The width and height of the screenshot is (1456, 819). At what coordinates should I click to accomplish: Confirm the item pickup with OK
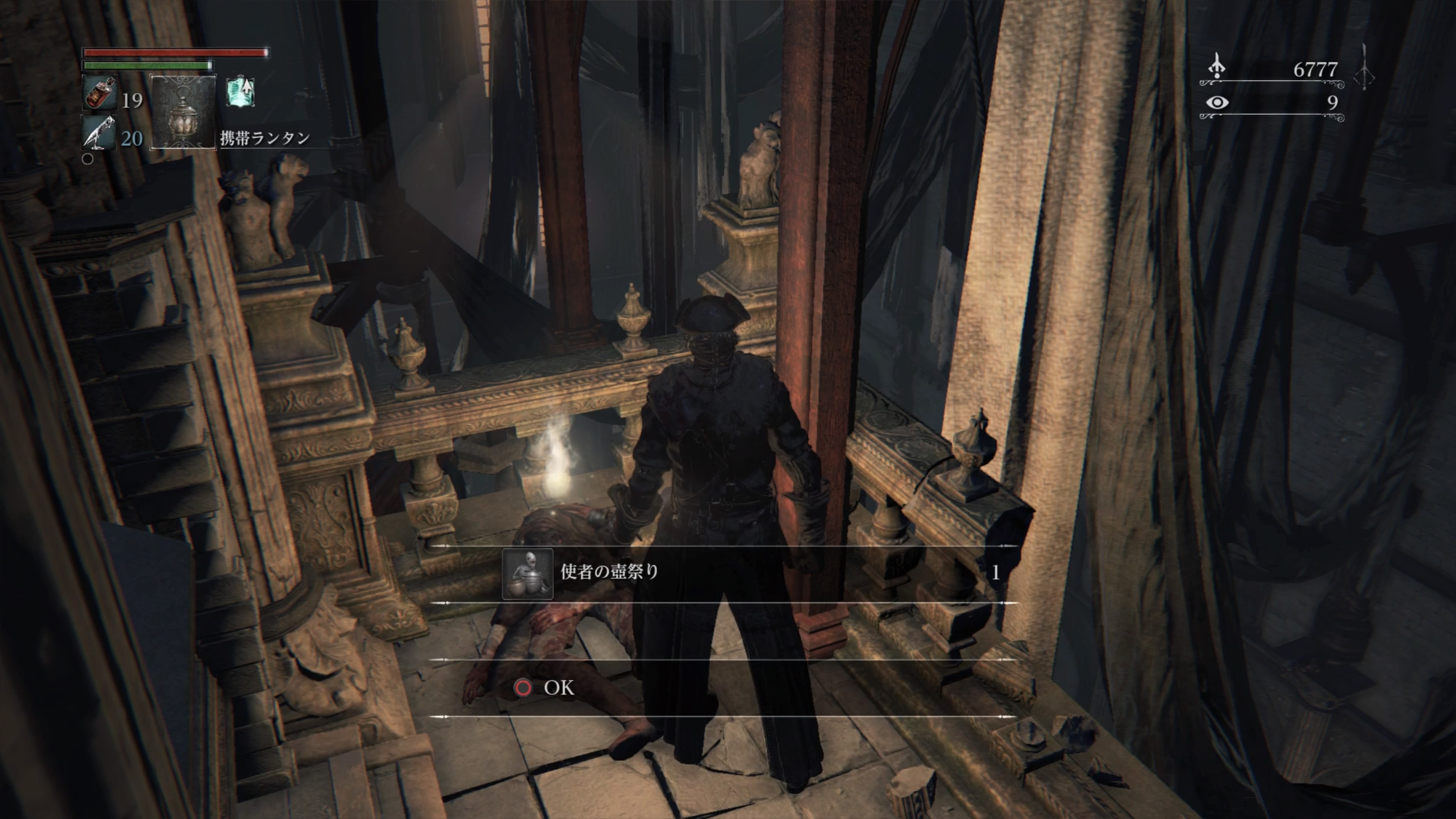point(546,687)
